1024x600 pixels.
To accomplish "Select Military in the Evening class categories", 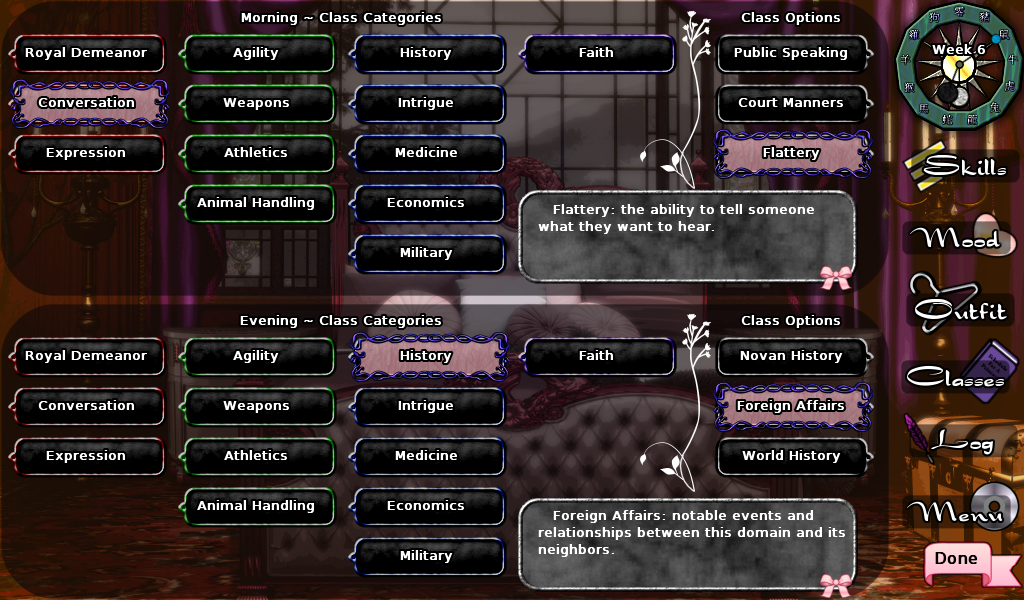I will pos(426,556).
